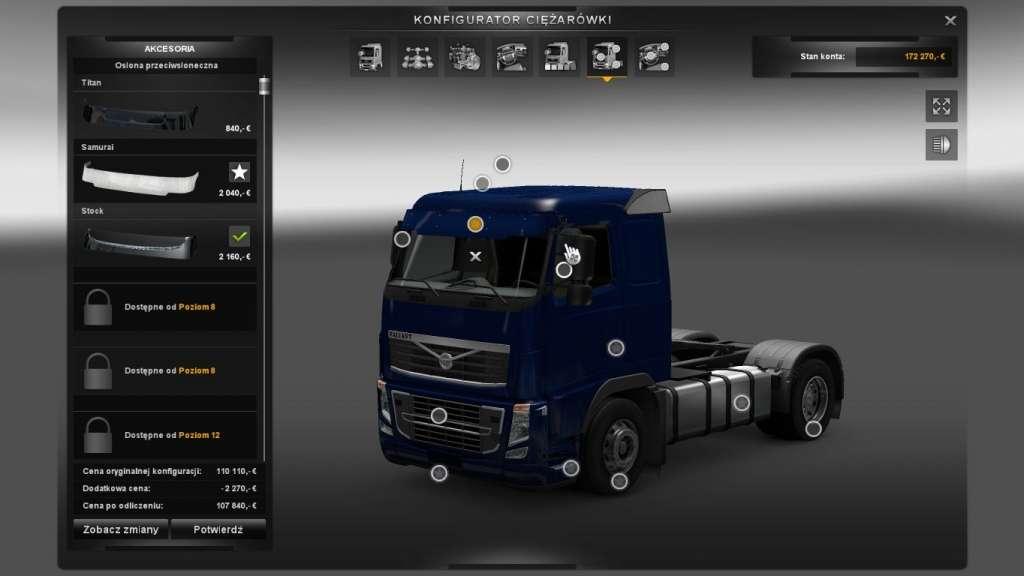Switch to the interior dashboard tab
The width and height of the screenshot is (1024, 576).
click(x=511, y=57)
